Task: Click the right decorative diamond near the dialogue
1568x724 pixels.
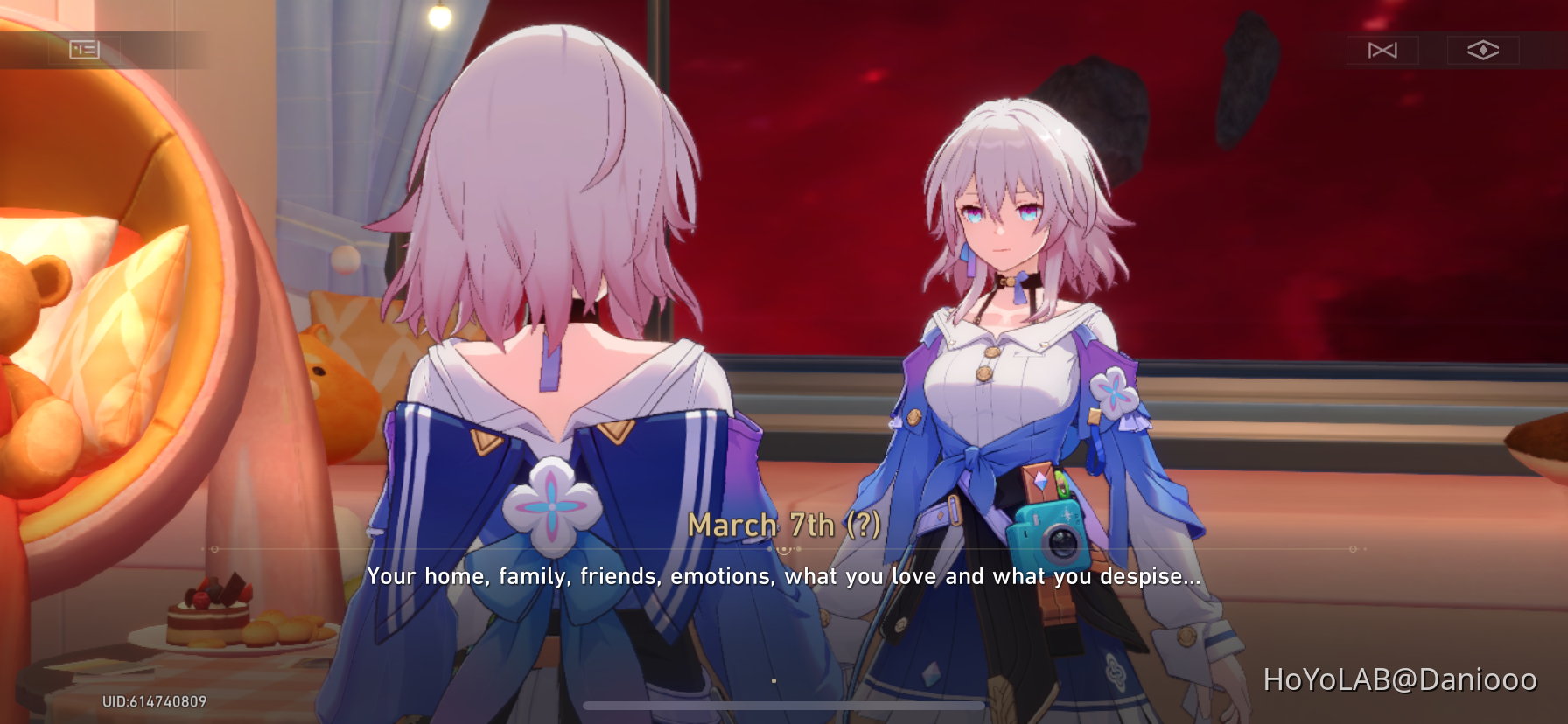Action: click(1352, 549)
